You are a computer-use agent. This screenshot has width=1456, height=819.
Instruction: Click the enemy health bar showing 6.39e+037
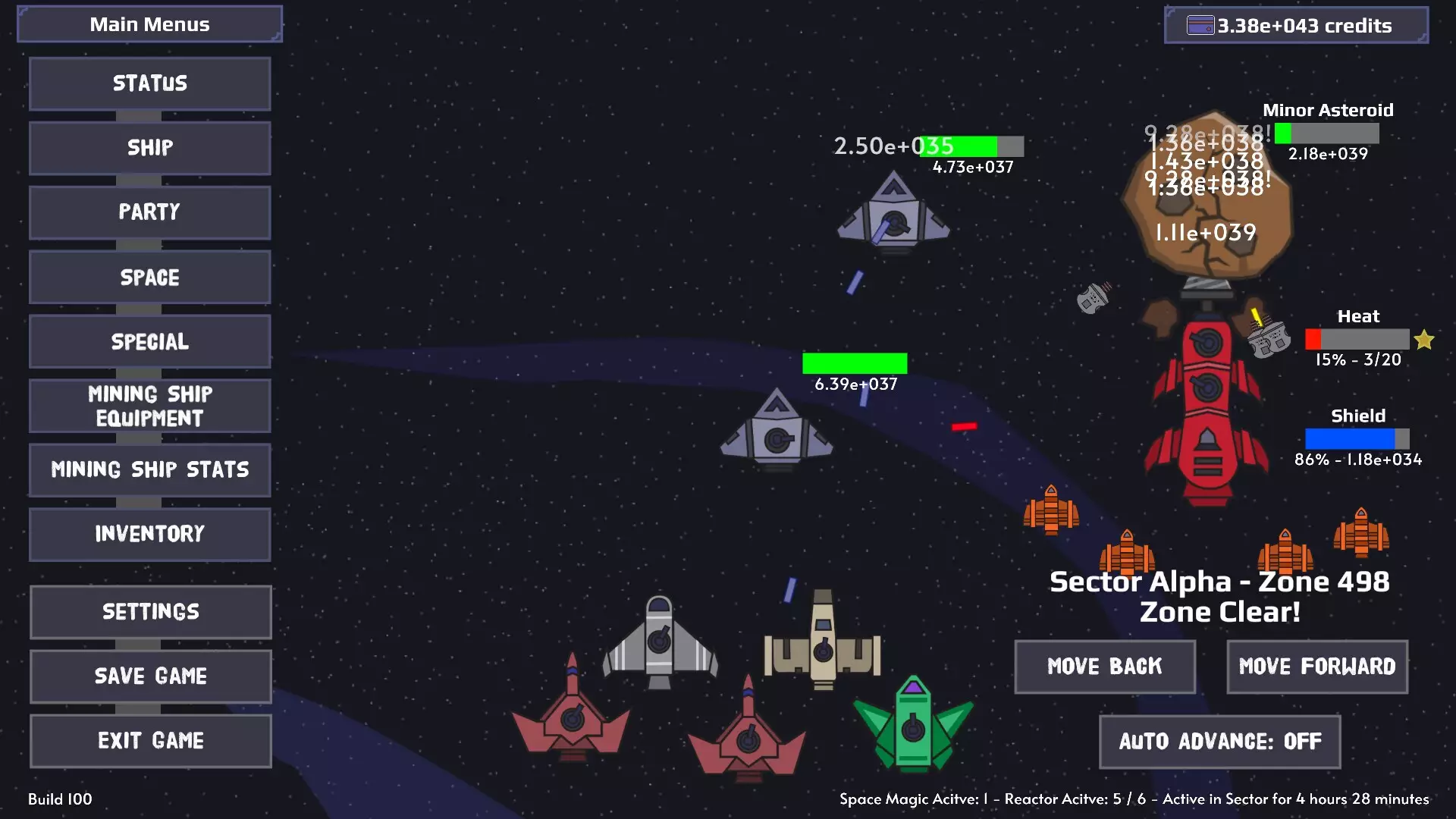click(855, 363)
